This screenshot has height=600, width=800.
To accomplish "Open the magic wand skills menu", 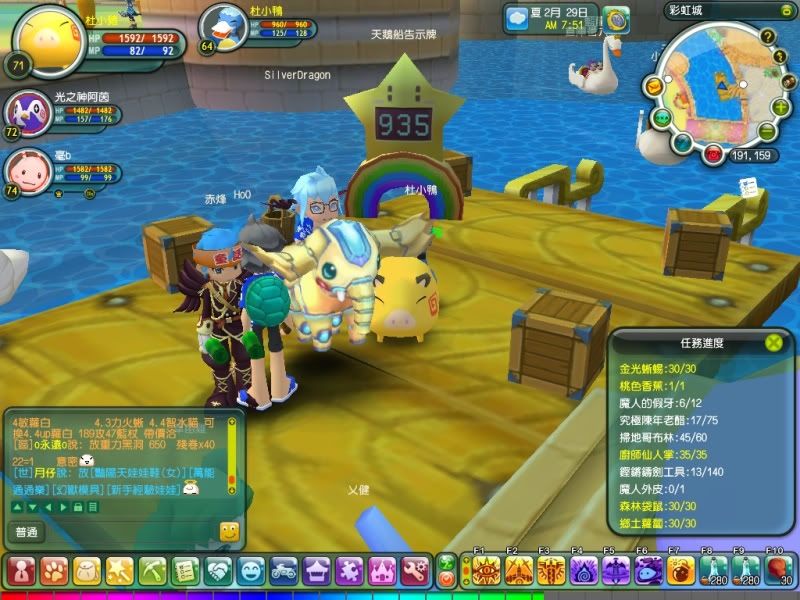I will (x=120, y=571).
